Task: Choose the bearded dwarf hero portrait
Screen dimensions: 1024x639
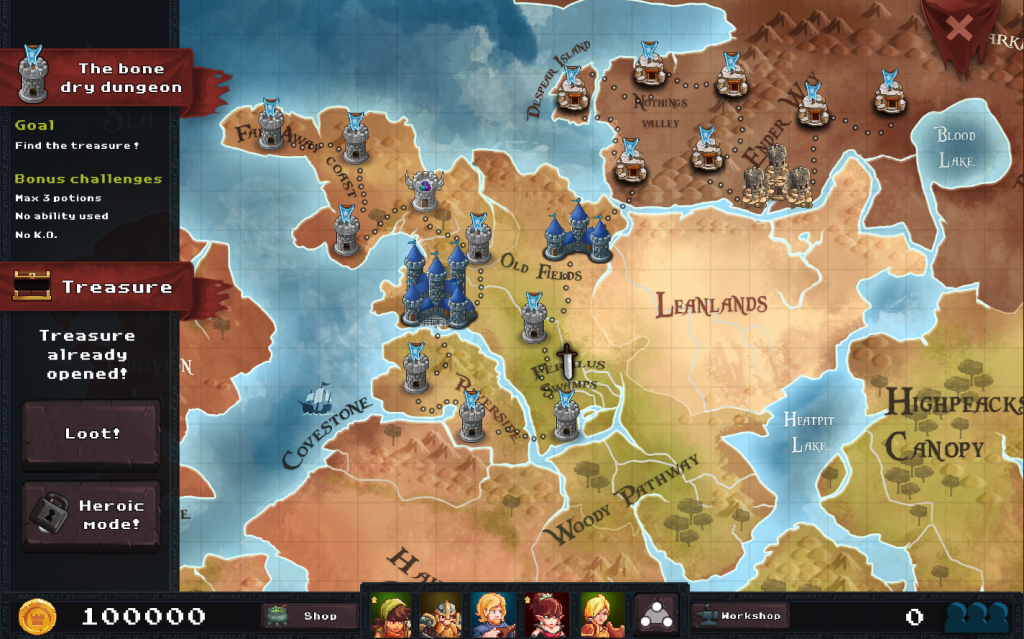Action: (x=439, y=614)
